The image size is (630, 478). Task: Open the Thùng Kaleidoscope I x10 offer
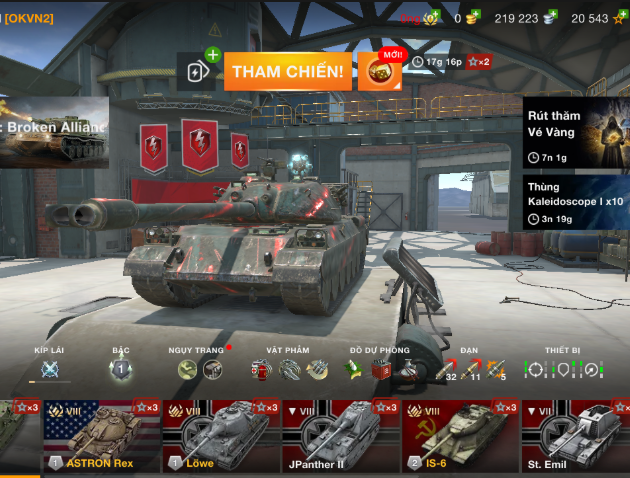(576, 202)
